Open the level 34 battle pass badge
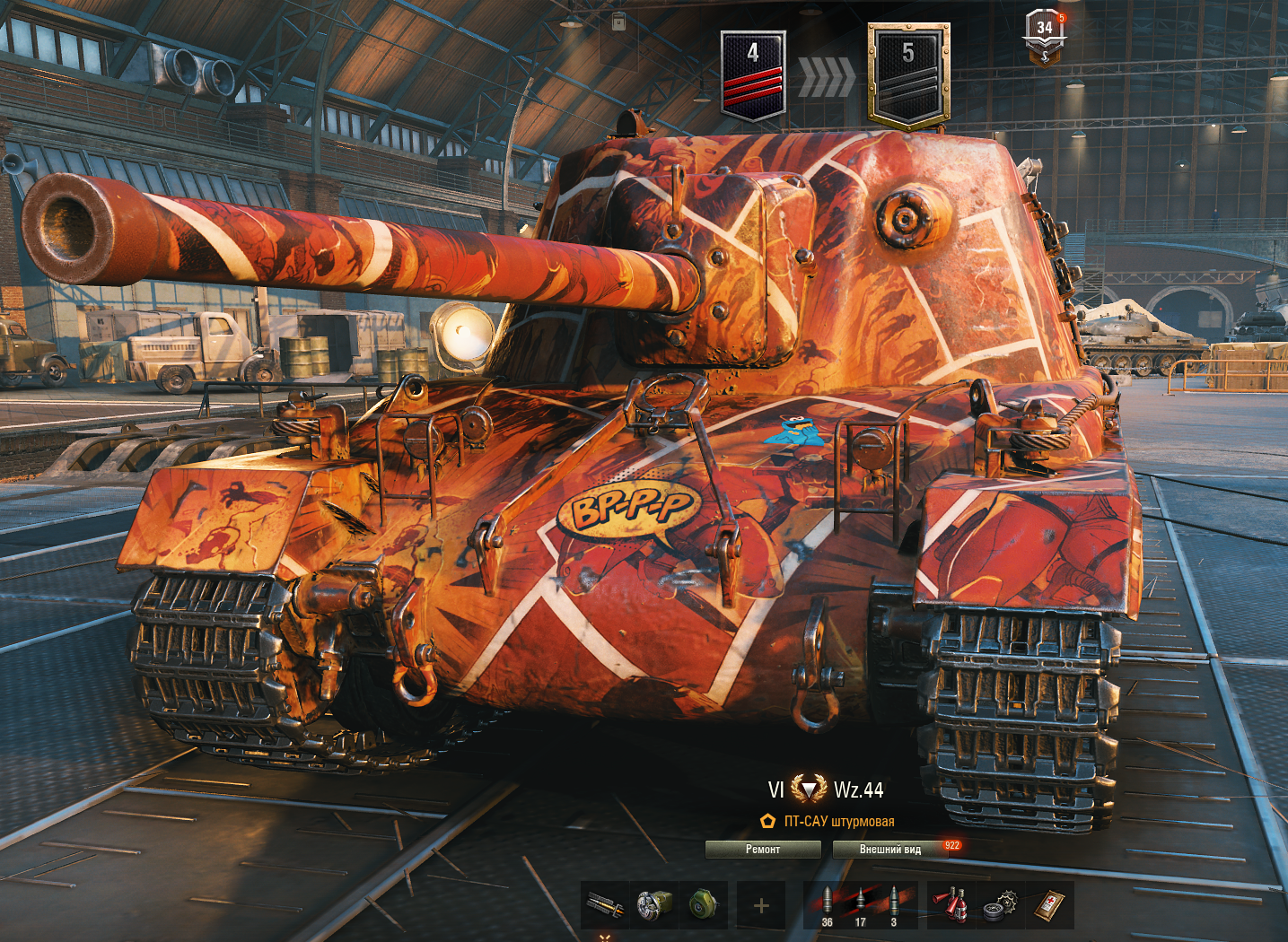 click(1045, 38)
